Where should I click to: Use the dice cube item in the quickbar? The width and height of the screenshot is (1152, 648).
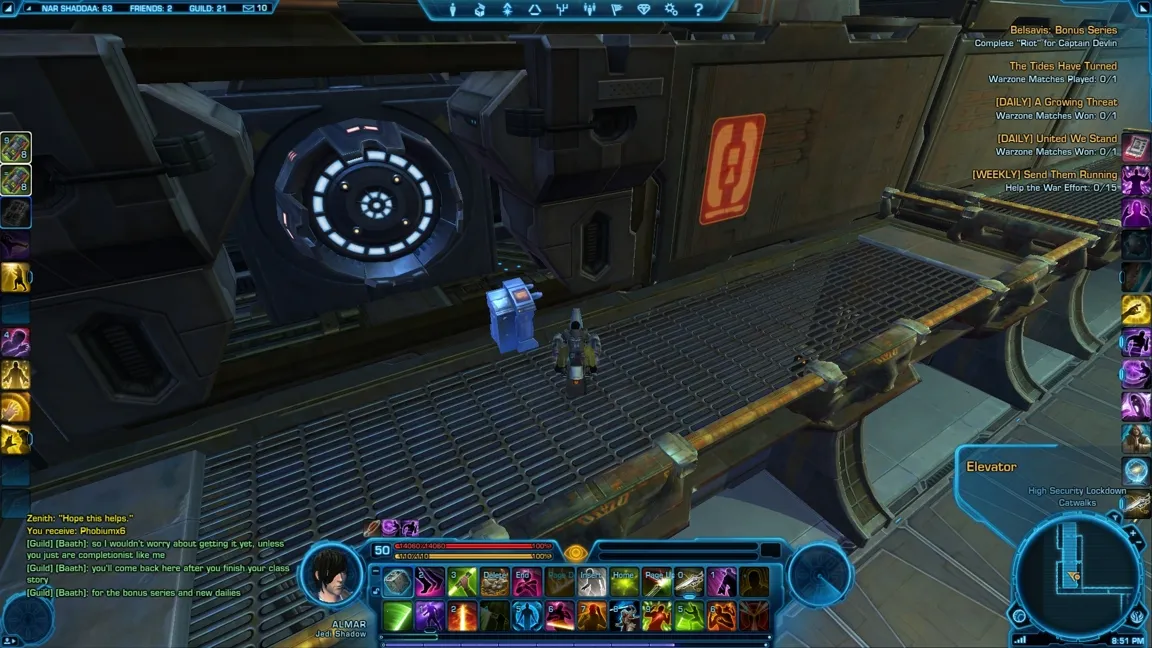click(x=398, y=582)
